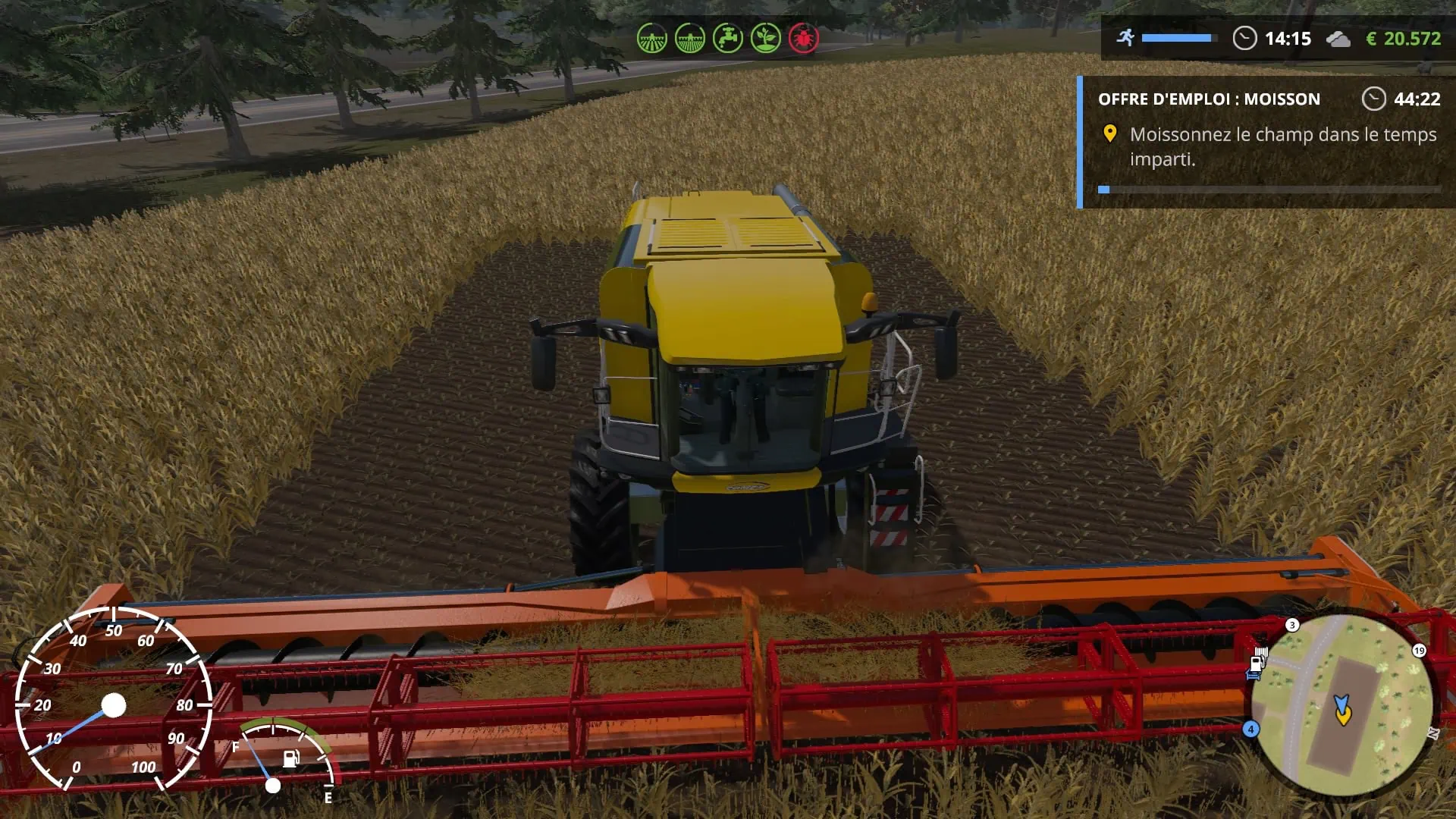Open the circular minimap
Viewport: 1456px width, 819px height.
[x=1341, y=705]
